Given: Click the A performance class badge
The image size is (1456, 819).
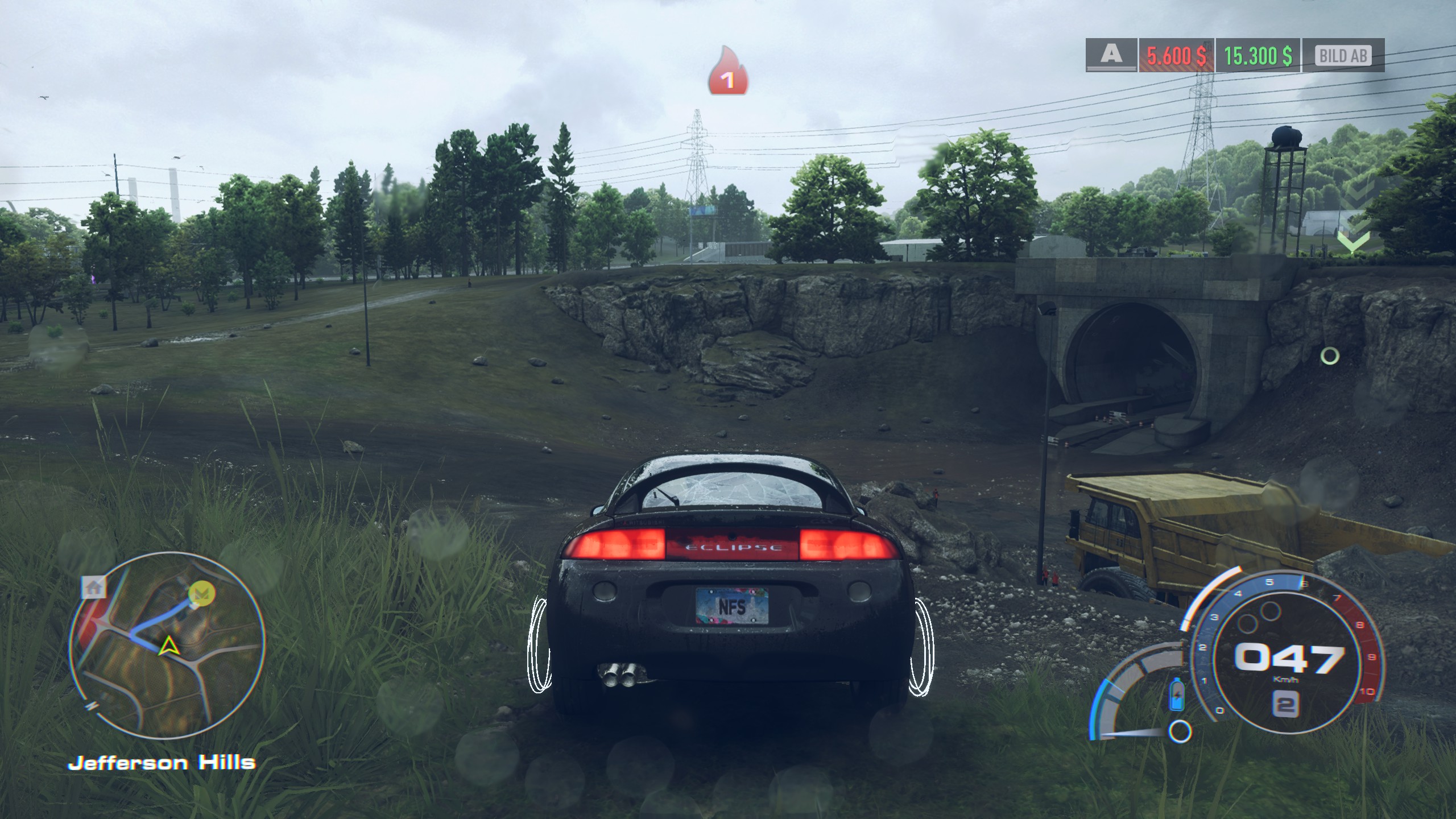Looking at the screenshot, I should click(x=1111, y=55).
